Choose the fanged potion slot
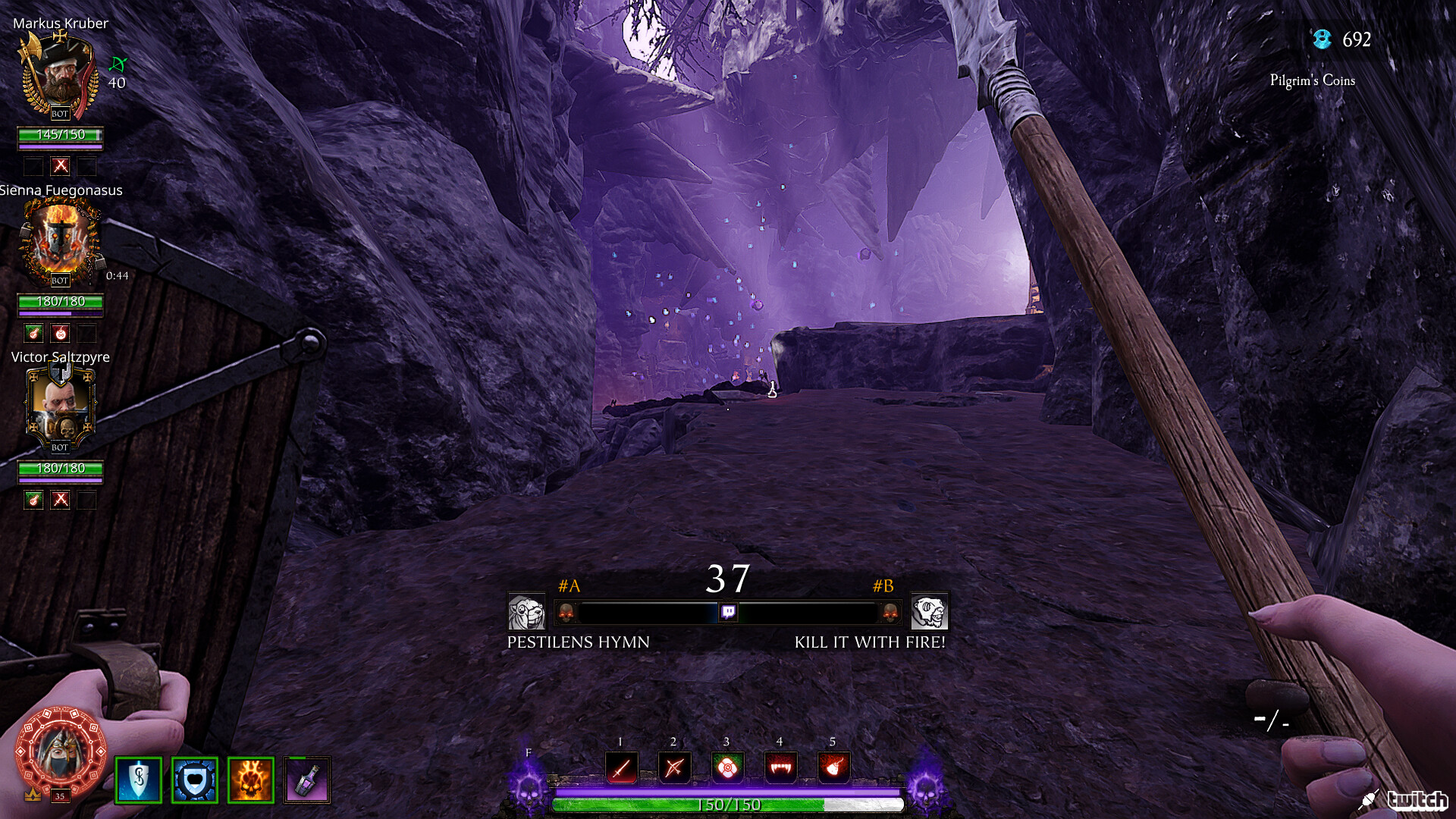 point(780,768)
